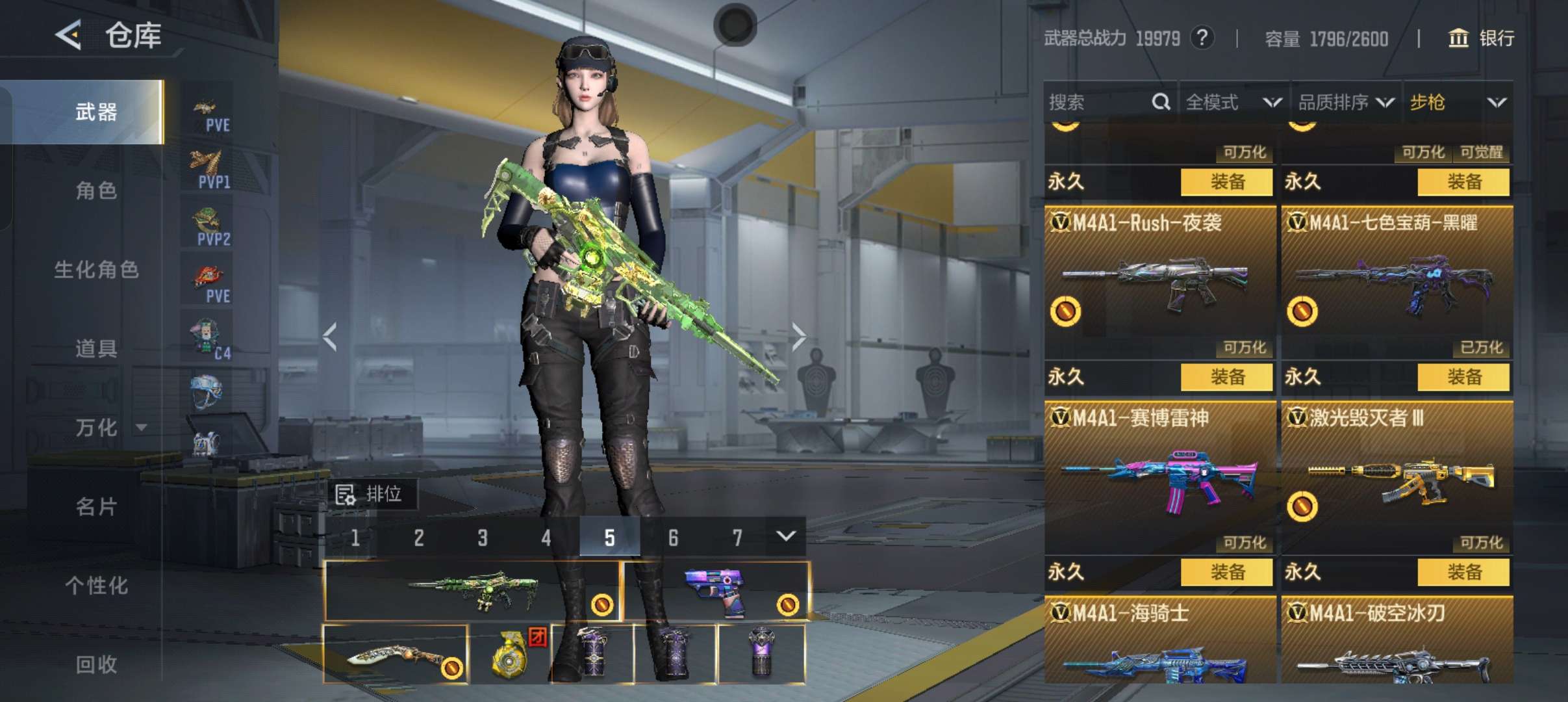This screenshot has width=1568, height=702.
Task: Open the 回收 recycle tab
Action: (x=96, y=664)
